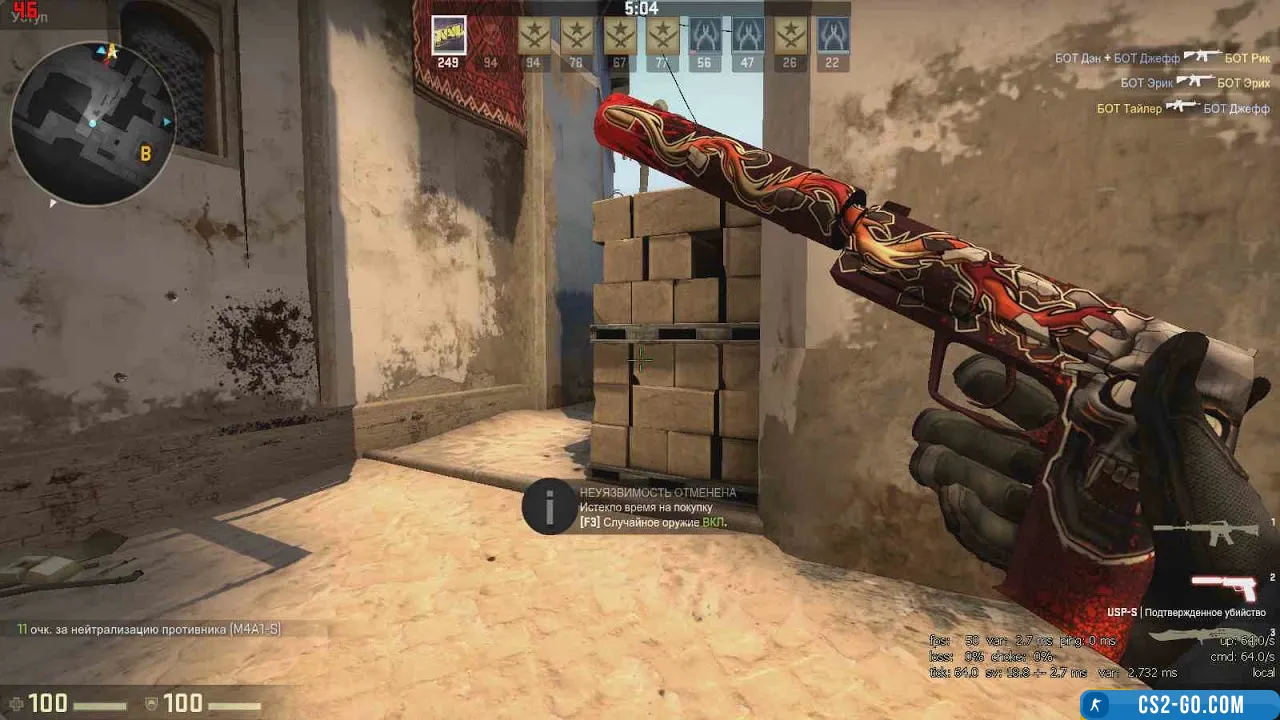
Task: Select the NAVI player avatar scoring 249
Action: coord(448,36)
